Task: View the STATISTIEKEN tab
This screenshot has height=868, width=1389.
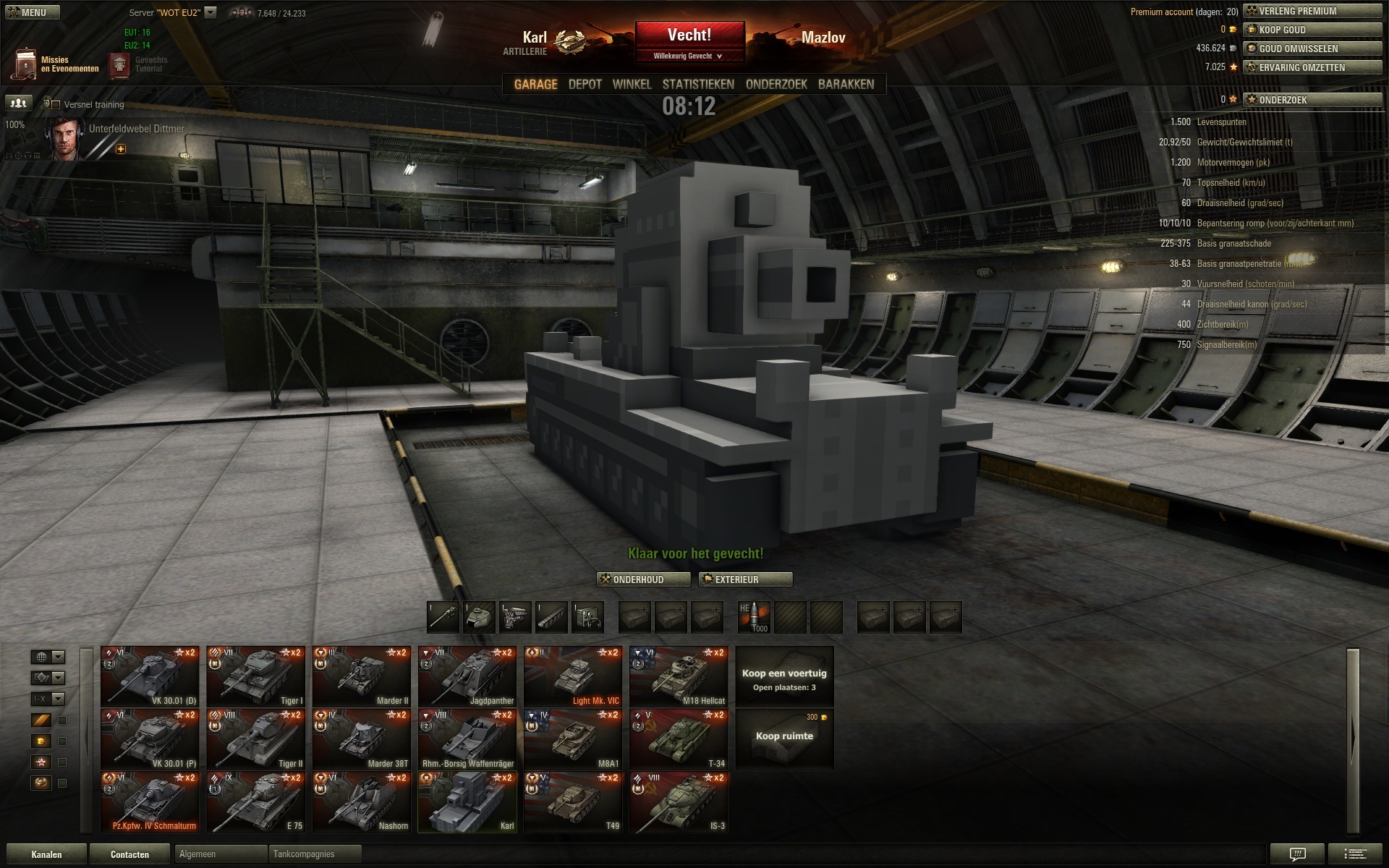Action: (698, 85)
